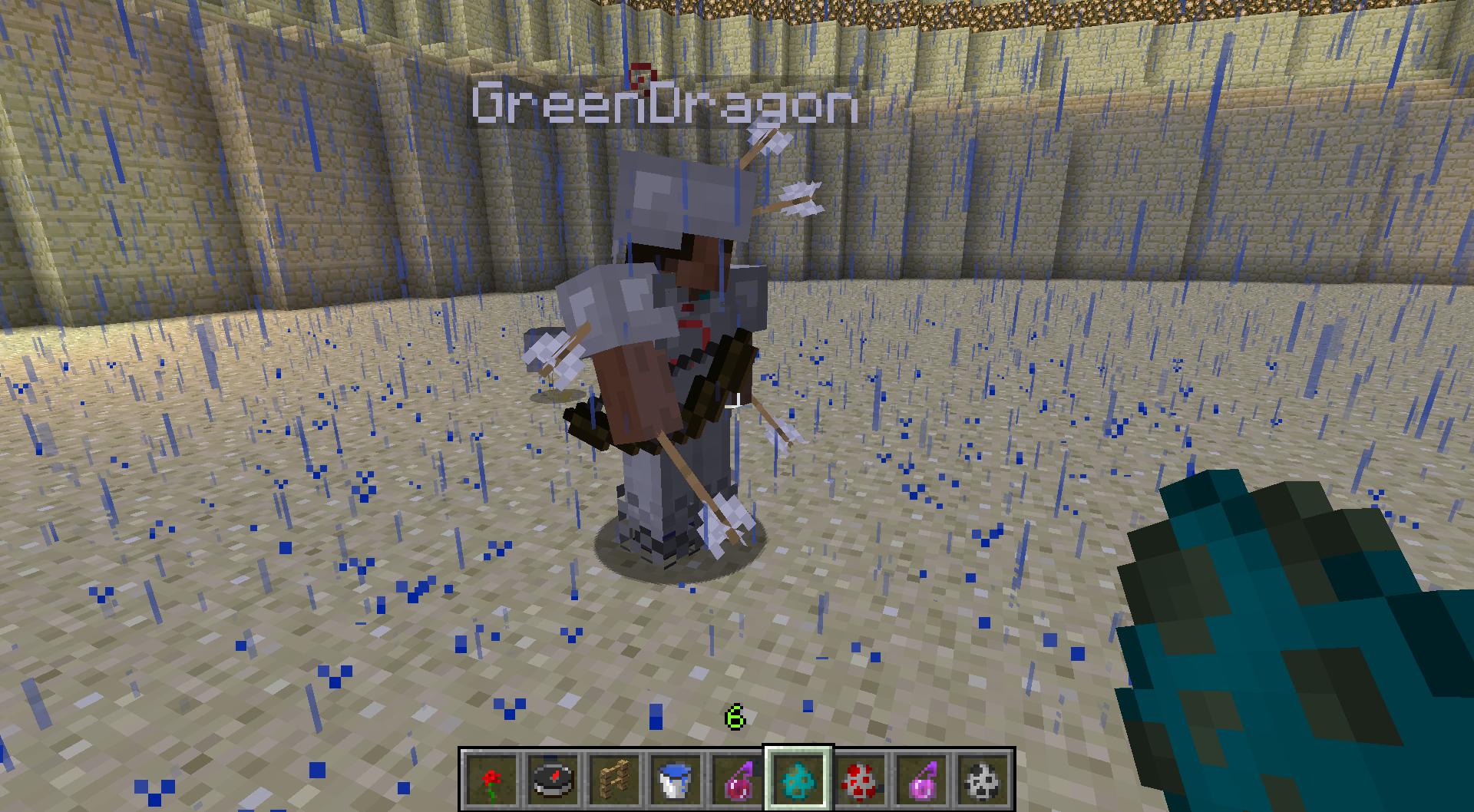Select the red rose hotbar slot

[491, 780]
